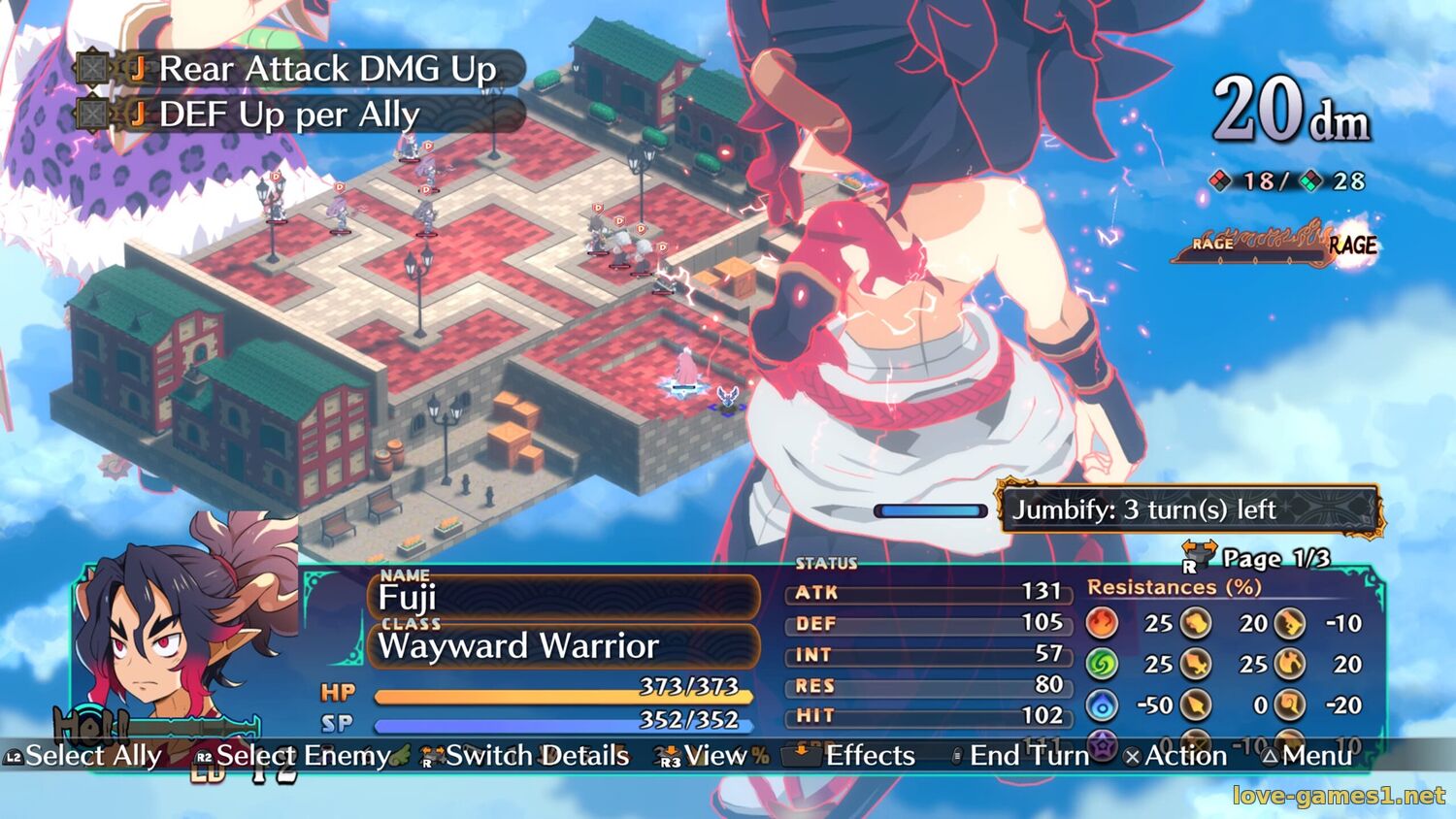This screenshot has width=1456, height=819.
Task: Click the Jumbify turns-left status box
Action: [1189, 510]
